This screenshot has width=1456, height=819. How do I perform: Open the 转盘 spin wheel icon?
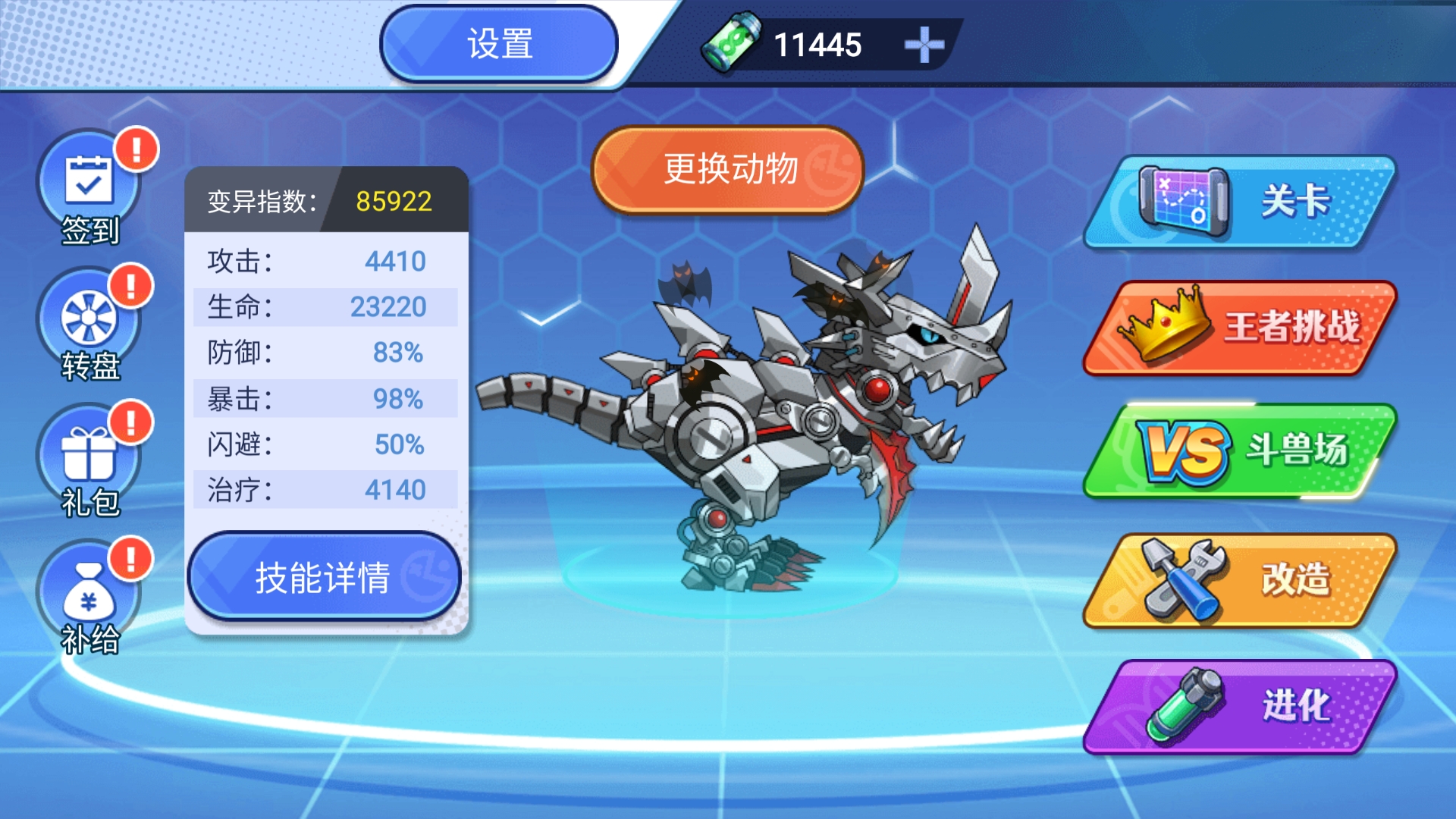click(x=89, y=322)
